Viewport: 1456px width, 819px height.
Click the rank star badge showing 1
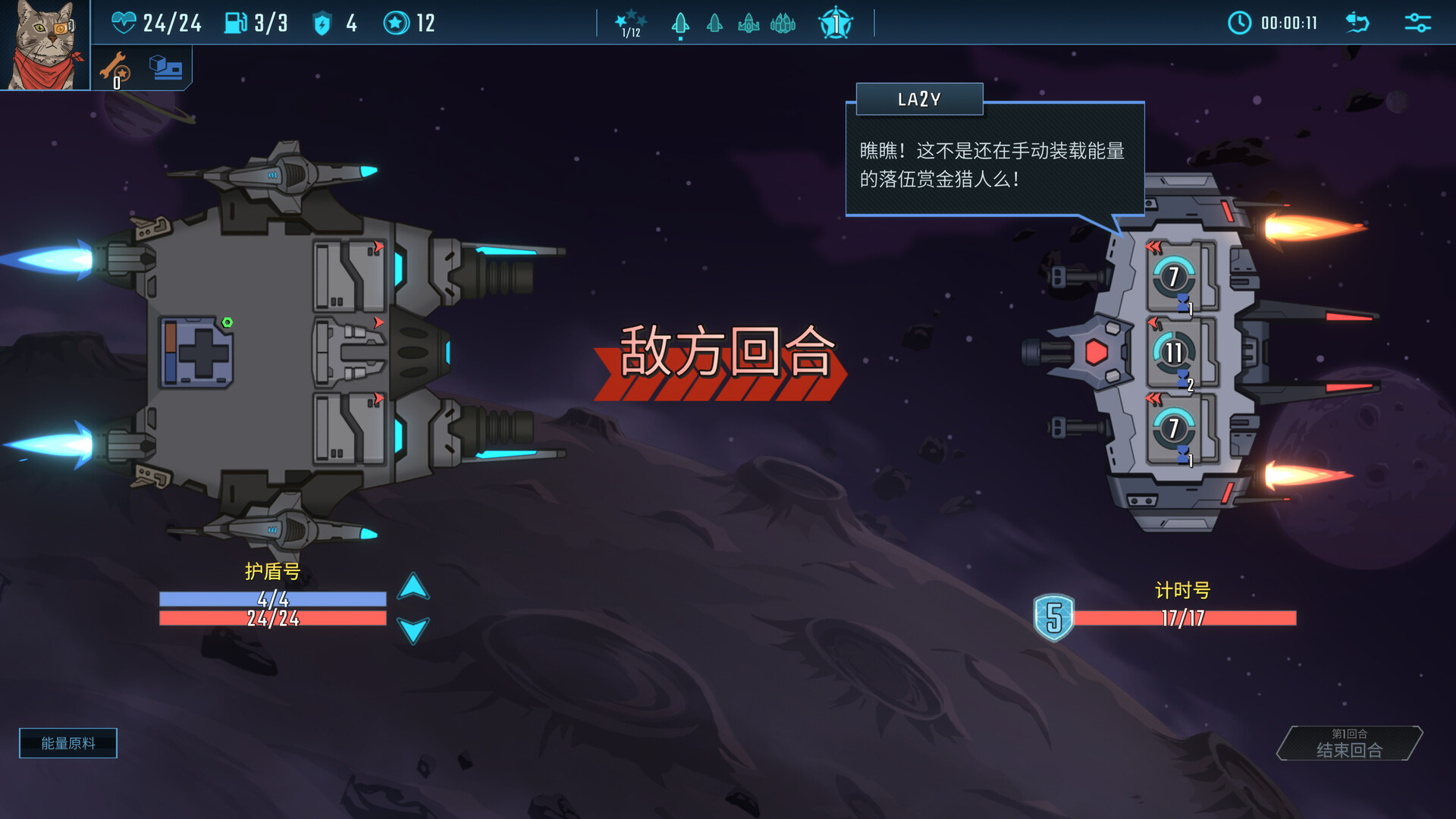coord(834,24)
